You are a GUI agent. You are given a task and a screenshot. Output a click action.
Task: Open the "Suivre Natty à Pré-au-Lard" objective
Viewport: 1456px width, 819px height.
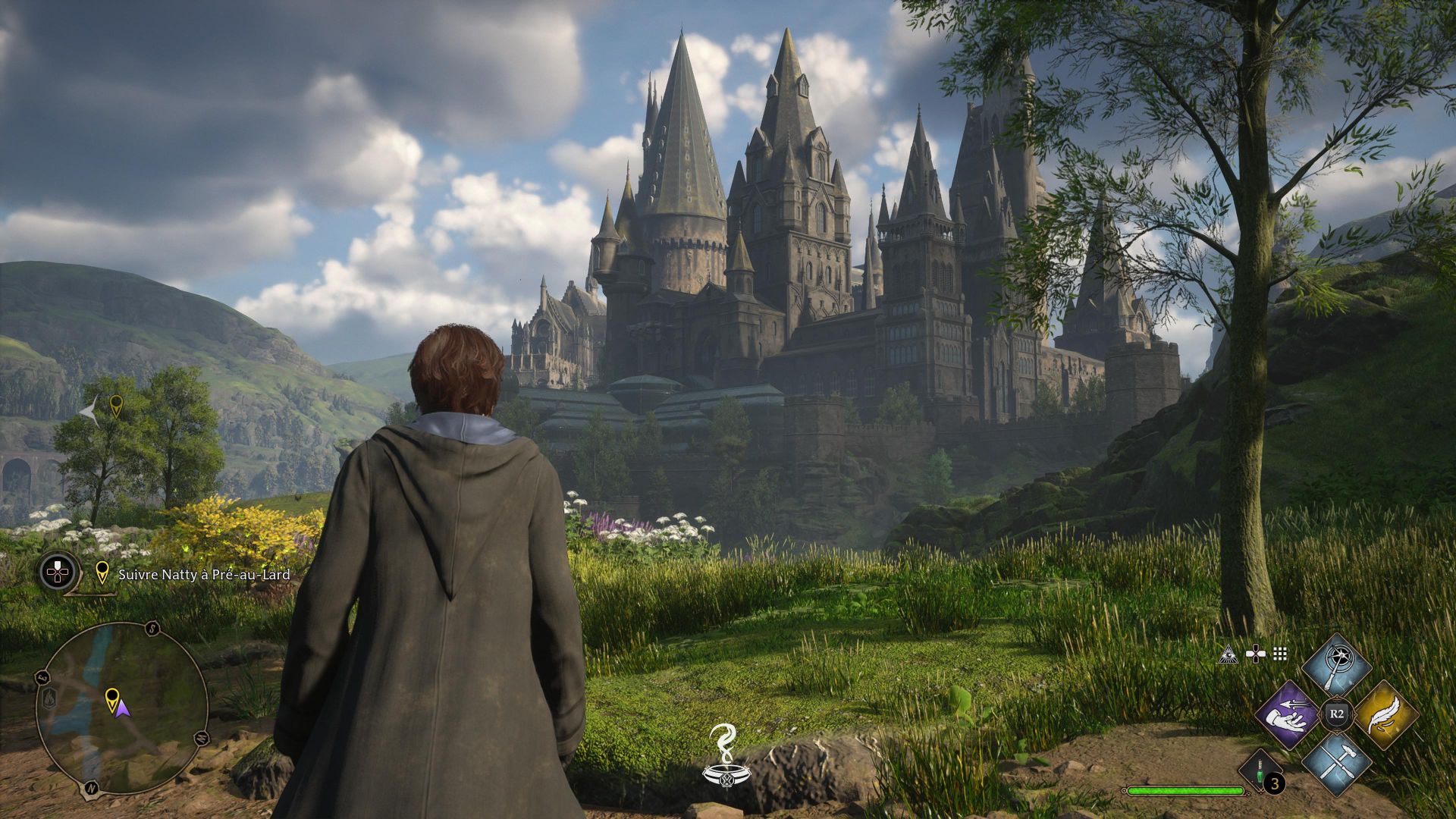[x=203, y=575]
